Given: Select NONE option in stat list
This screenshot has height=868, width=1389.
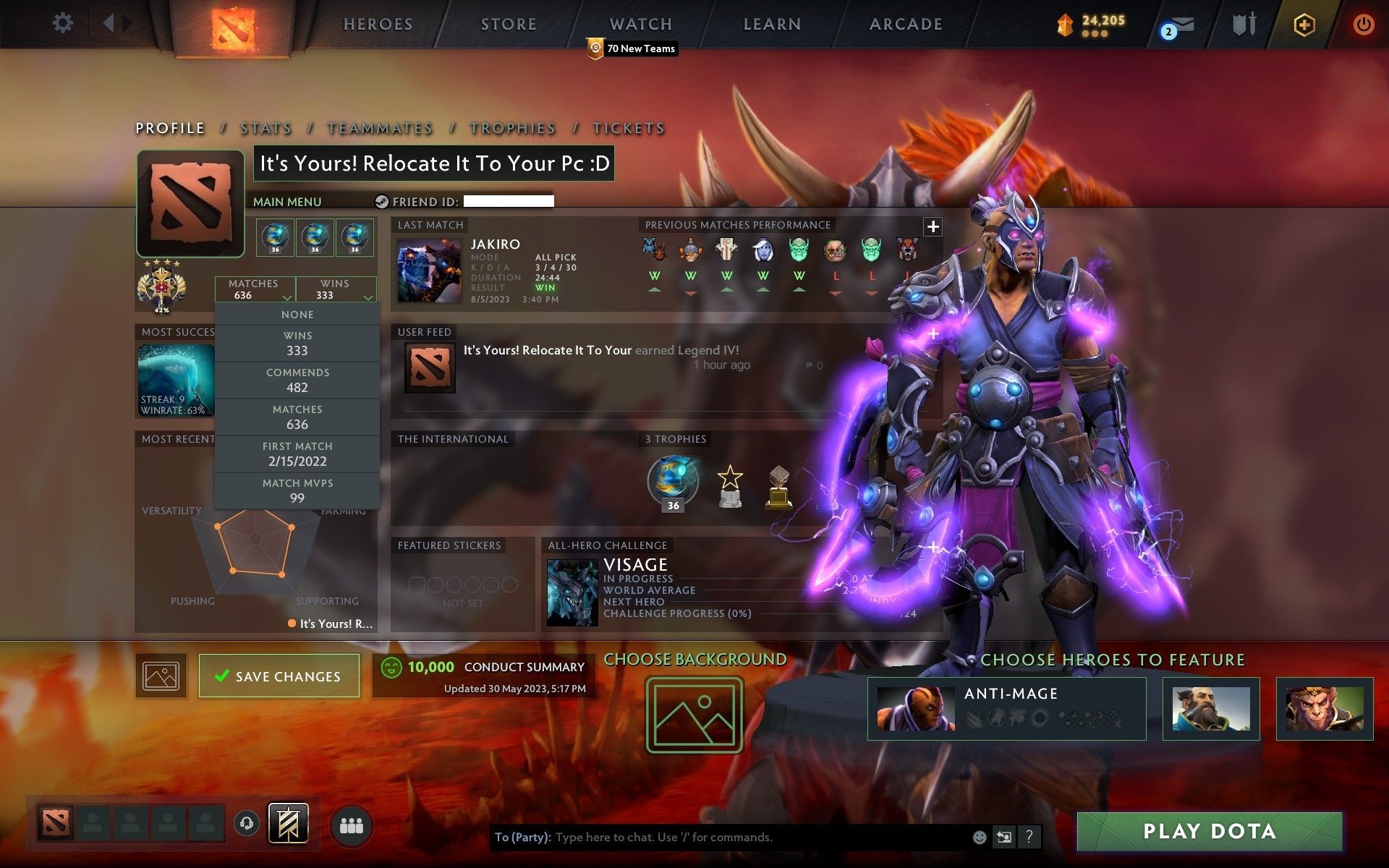Looking at the screenshot, I should tap(297, 314).
